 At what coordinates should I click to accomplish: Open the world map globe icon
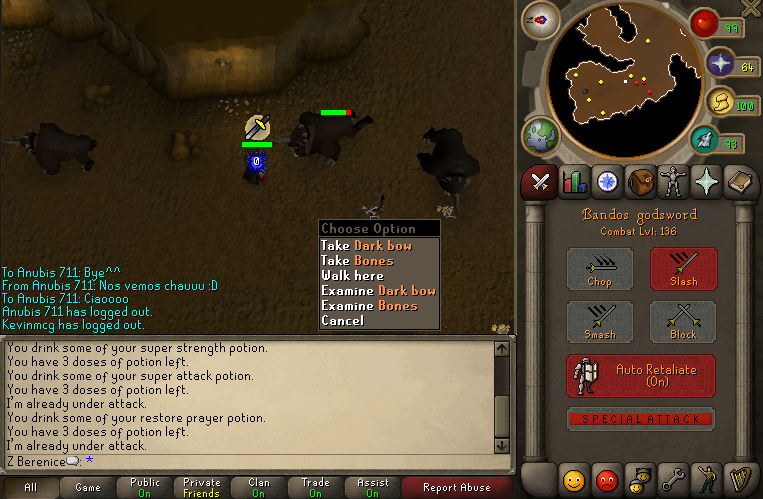coord(540,136)
